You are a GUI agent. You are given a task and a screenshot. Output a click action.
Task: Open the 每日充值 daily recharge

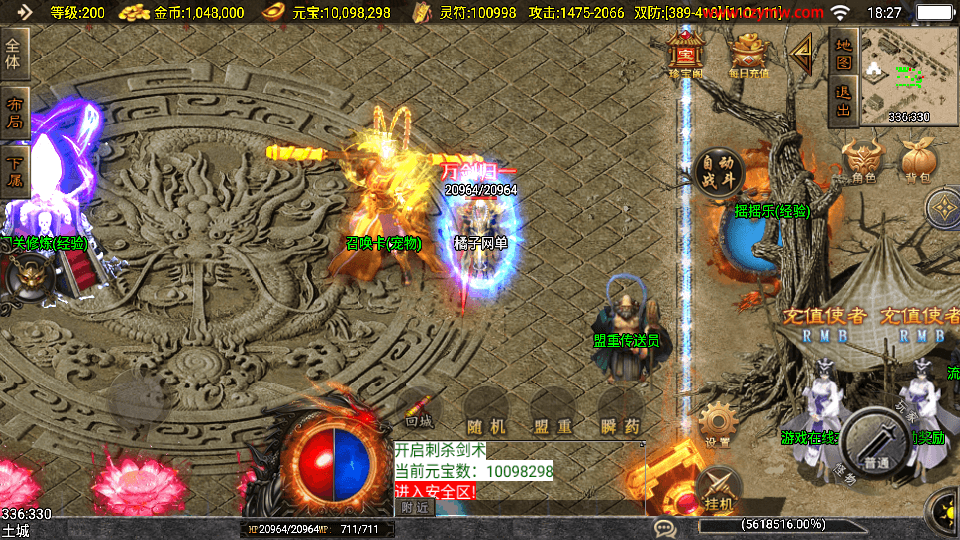pos(749,54)
